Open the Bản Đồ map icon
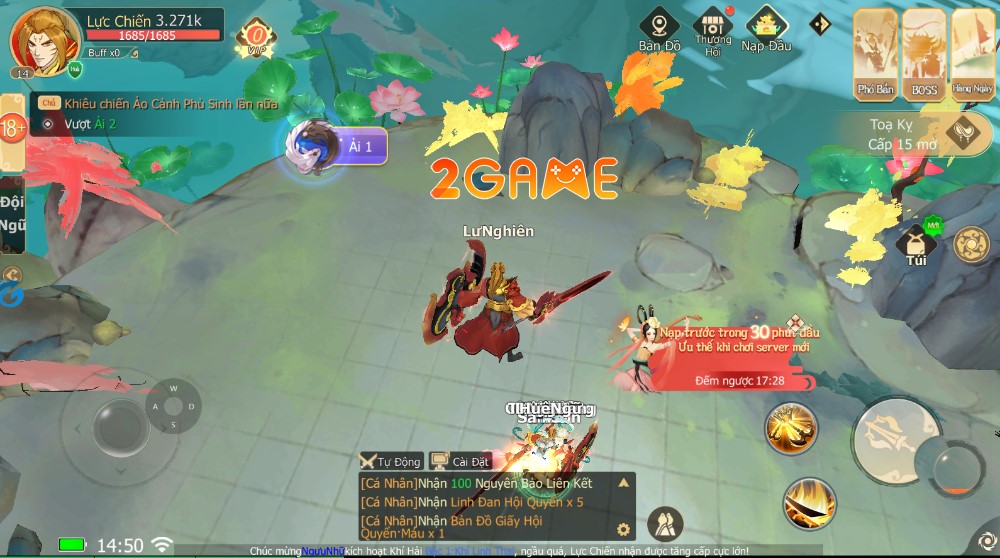The height and width of the screenshot is (558, 1000). tap(659, 29)
